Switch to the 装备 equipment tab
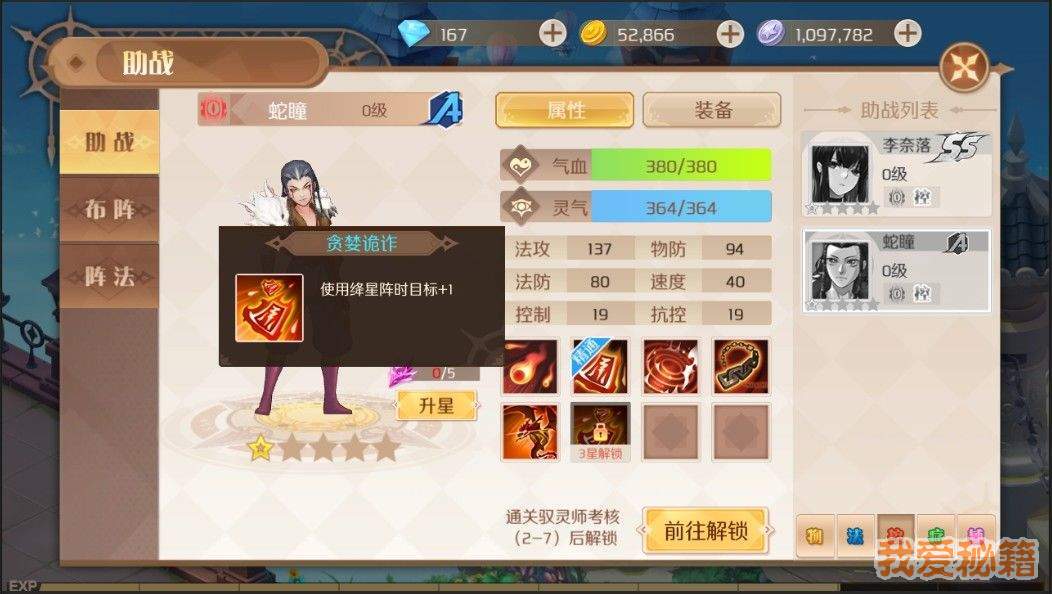Viewport: 1052px width, 594px height. pos(712,110)
